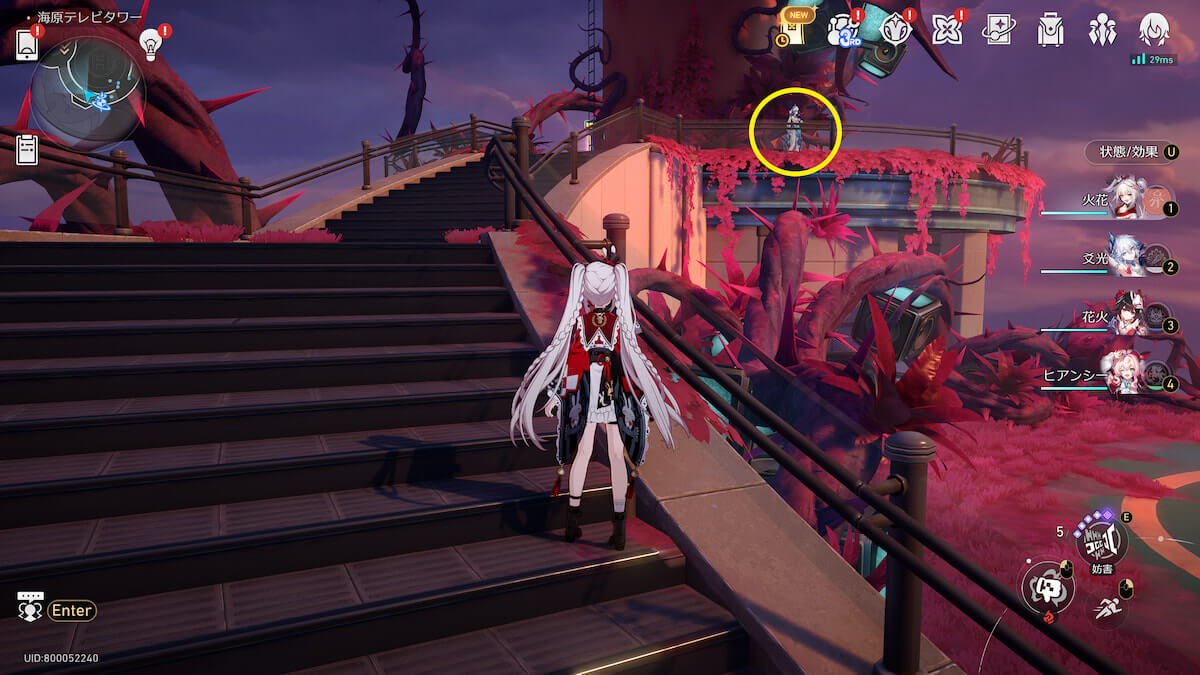Image resolution: width=1200 pixels, height=675 pixels.
Task: Click the sprint running-figure icon
Action: click(x=1107, y=606)
